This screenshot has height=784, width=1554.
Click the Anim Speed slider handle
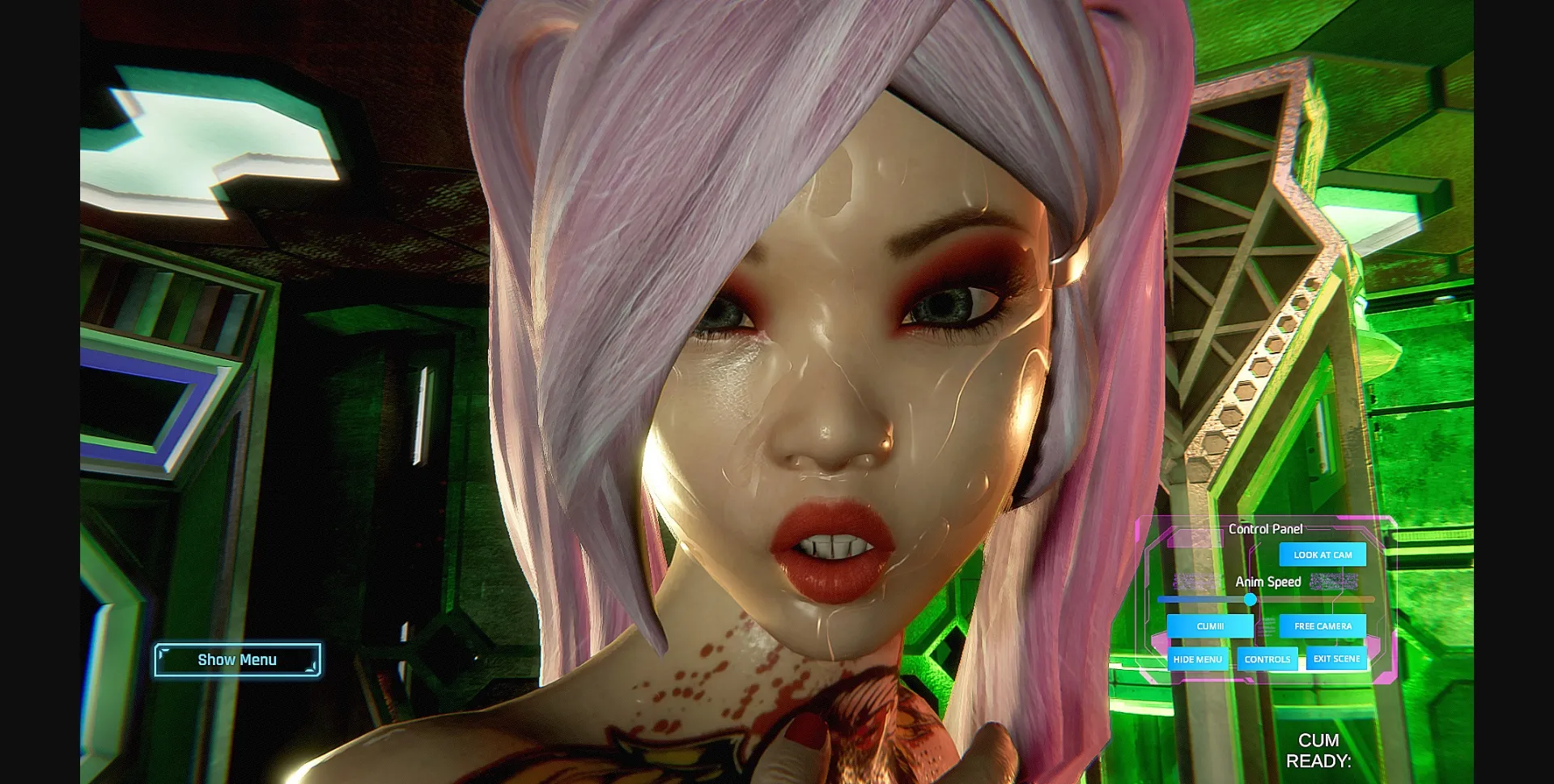coord(1250,600)
